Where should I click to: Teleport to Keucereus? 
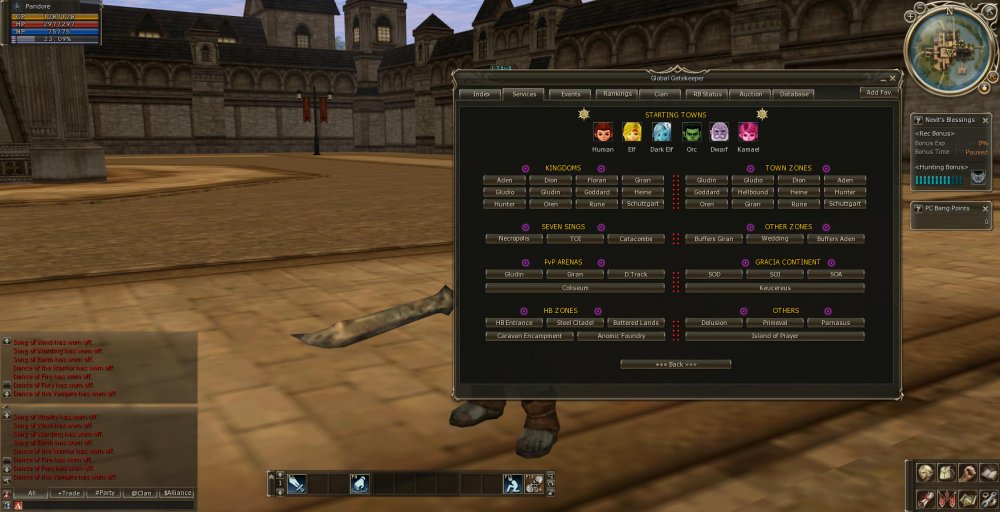[775, 287]
